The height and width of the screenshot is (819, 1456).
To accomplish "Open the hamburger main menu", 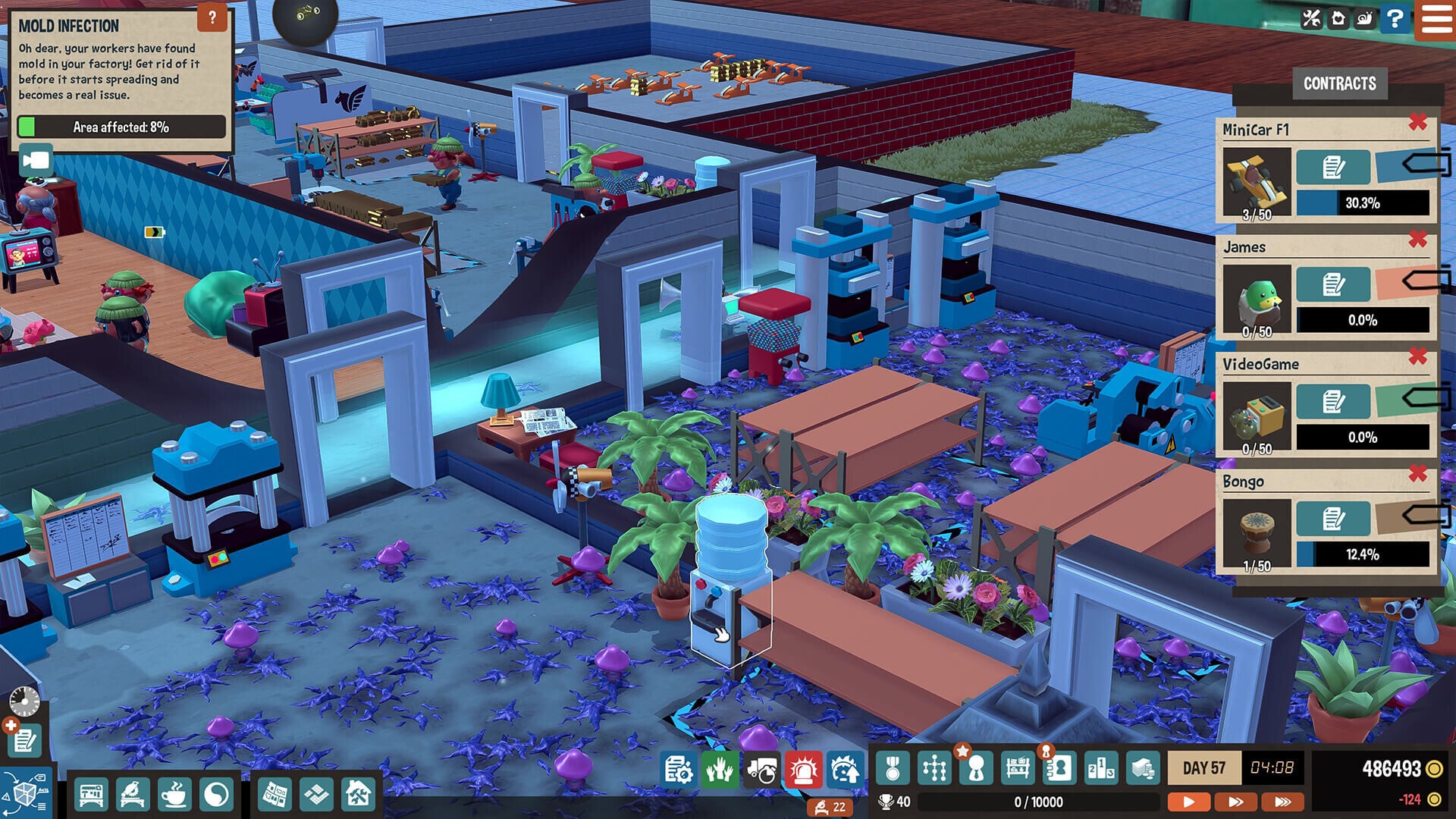I will pyautogui.click(x=1436, y=18).
